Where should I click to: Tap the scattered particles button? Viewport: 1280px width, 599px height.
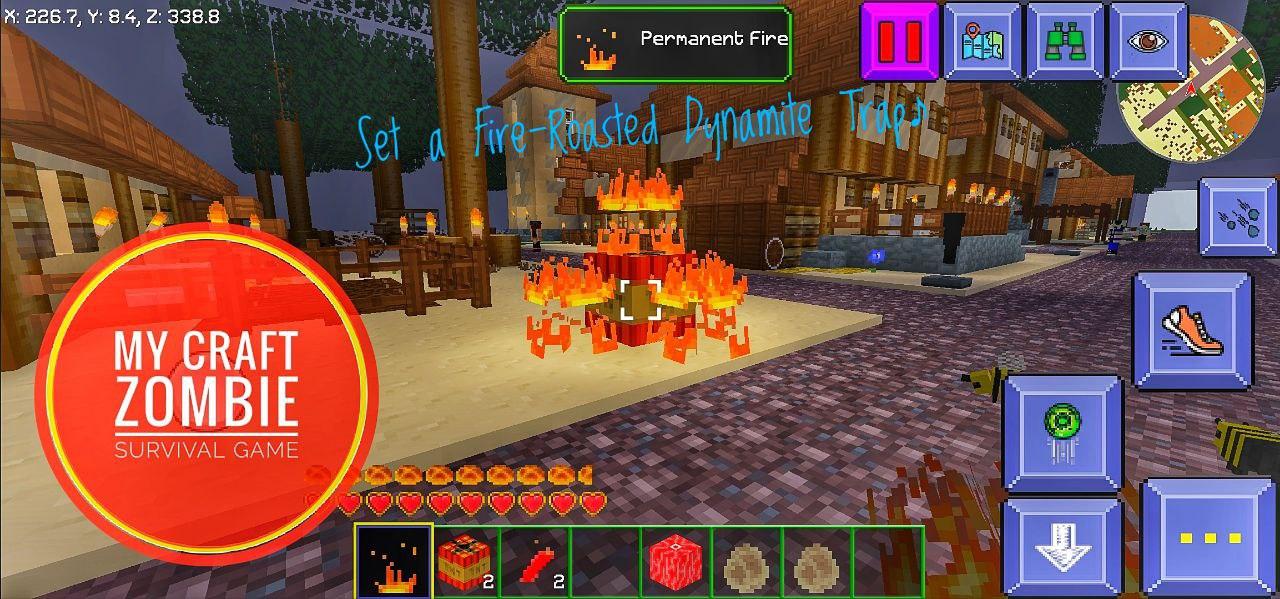(x=1238, y=217)
